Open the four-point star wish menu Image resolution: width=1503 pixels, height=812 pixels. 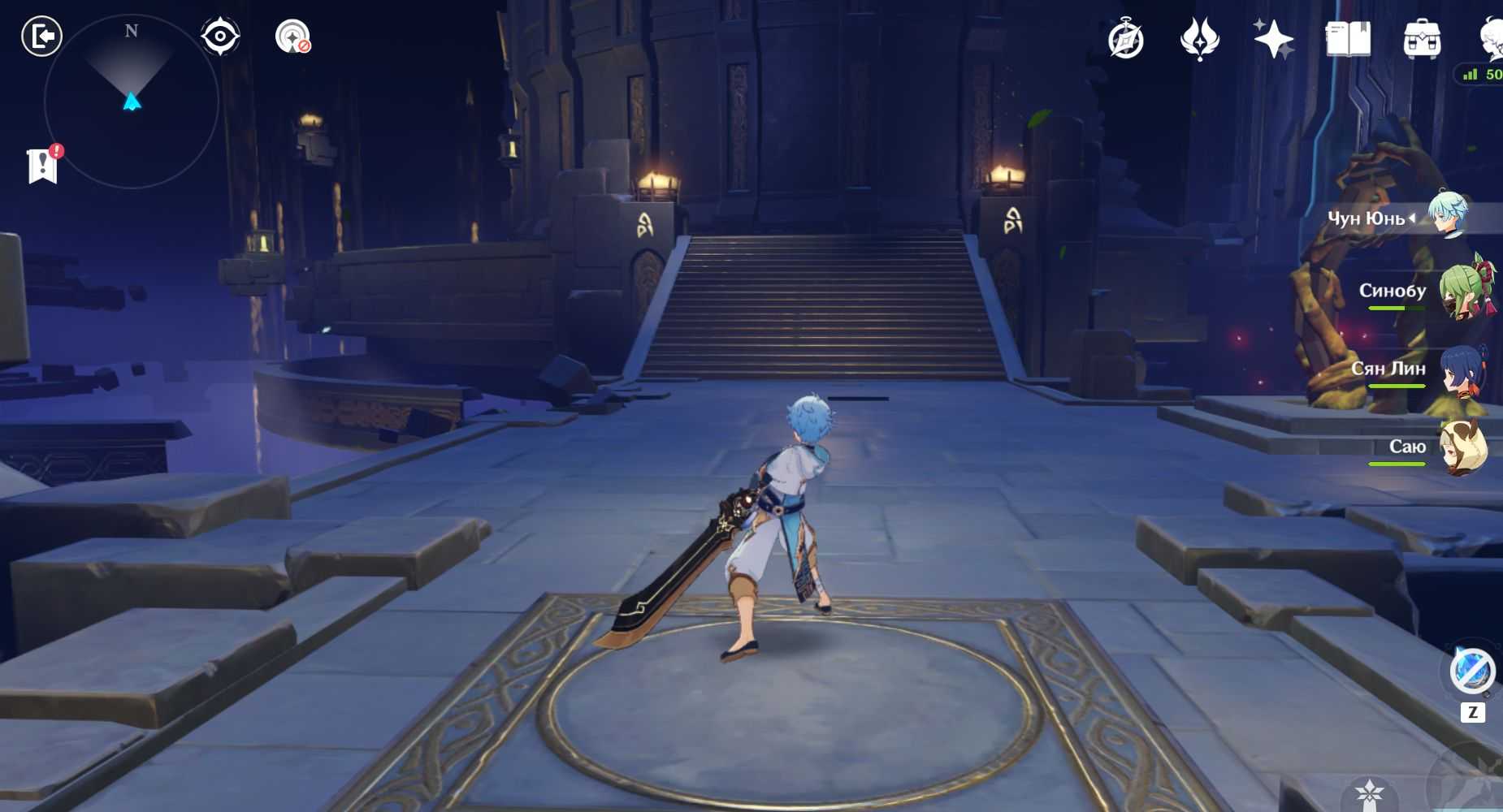(1272, 39)
